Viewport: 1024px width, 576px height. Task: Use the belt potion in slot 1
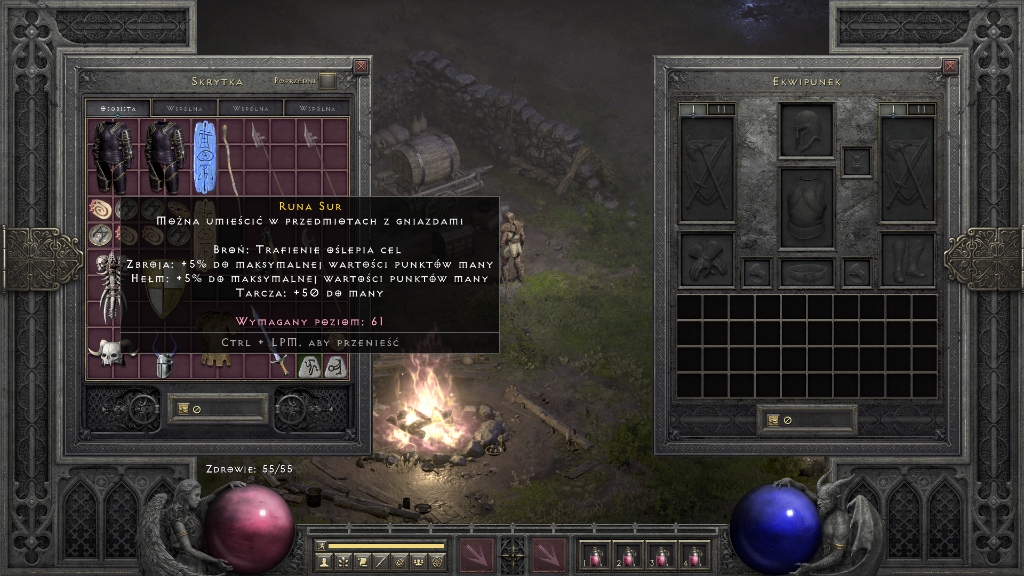coord(595,555)
